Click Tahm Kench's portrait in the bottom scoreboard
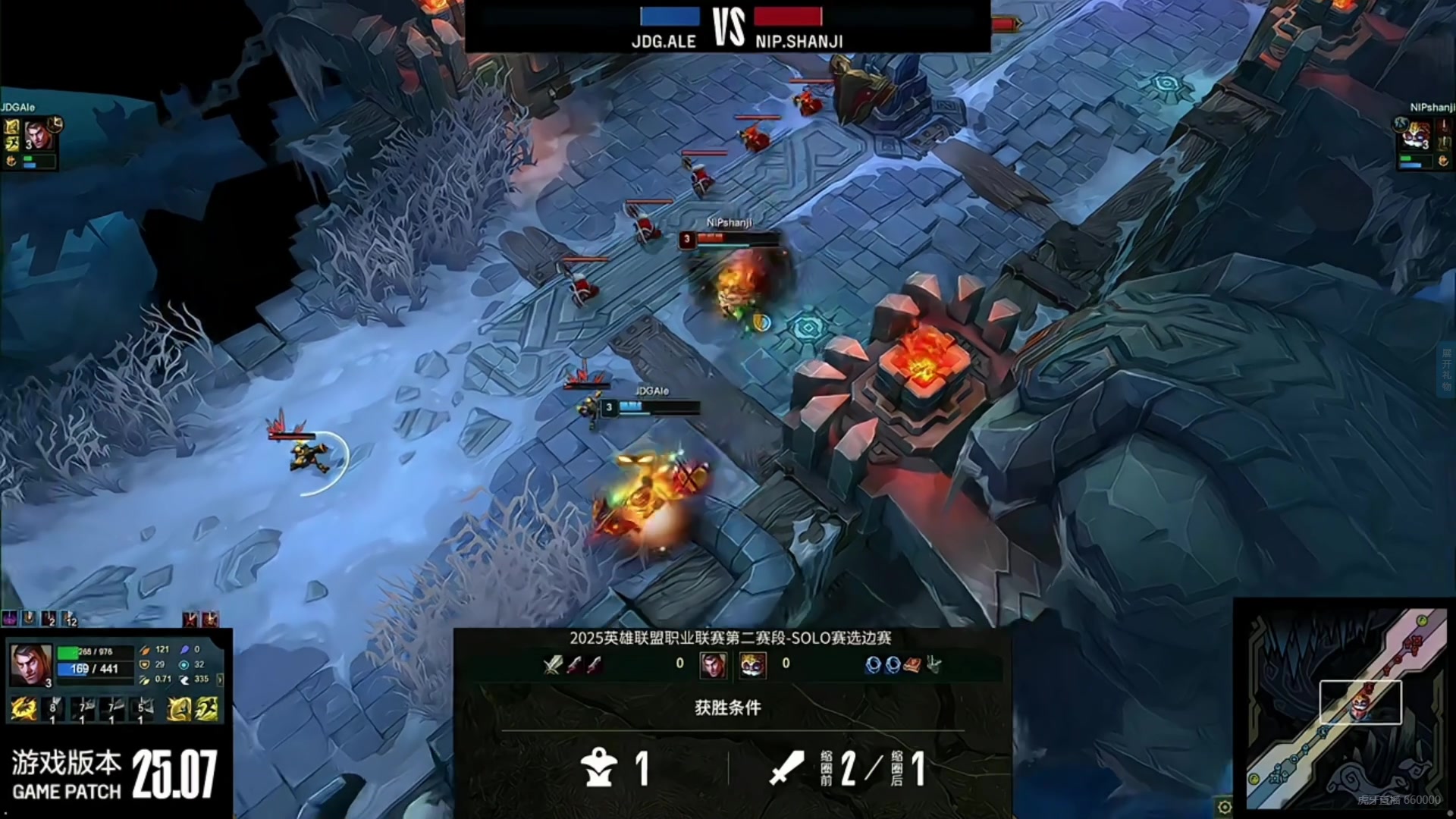 (752, 664)
